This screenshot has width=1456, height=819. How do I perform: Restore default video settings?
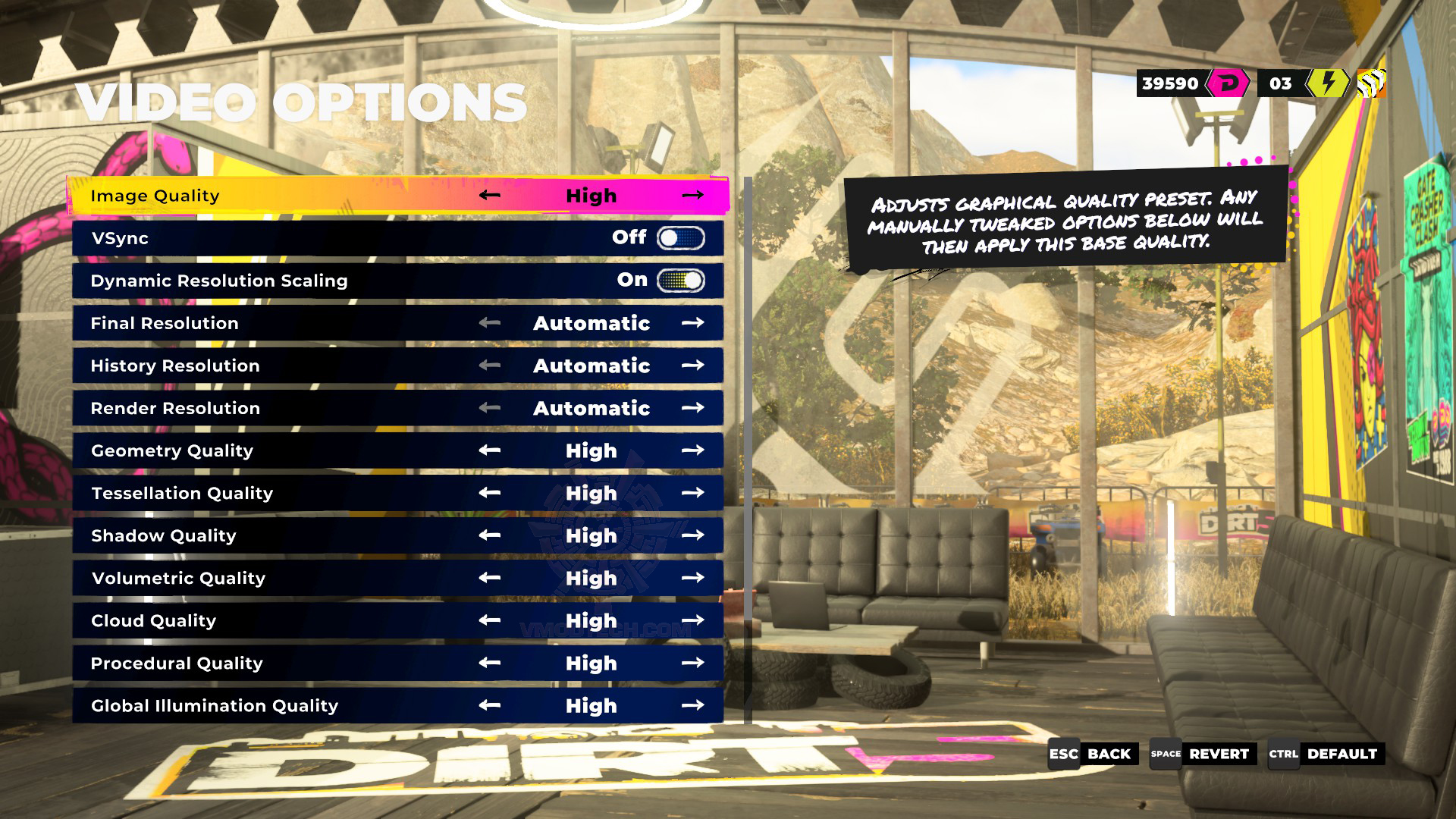[1326, 754]
